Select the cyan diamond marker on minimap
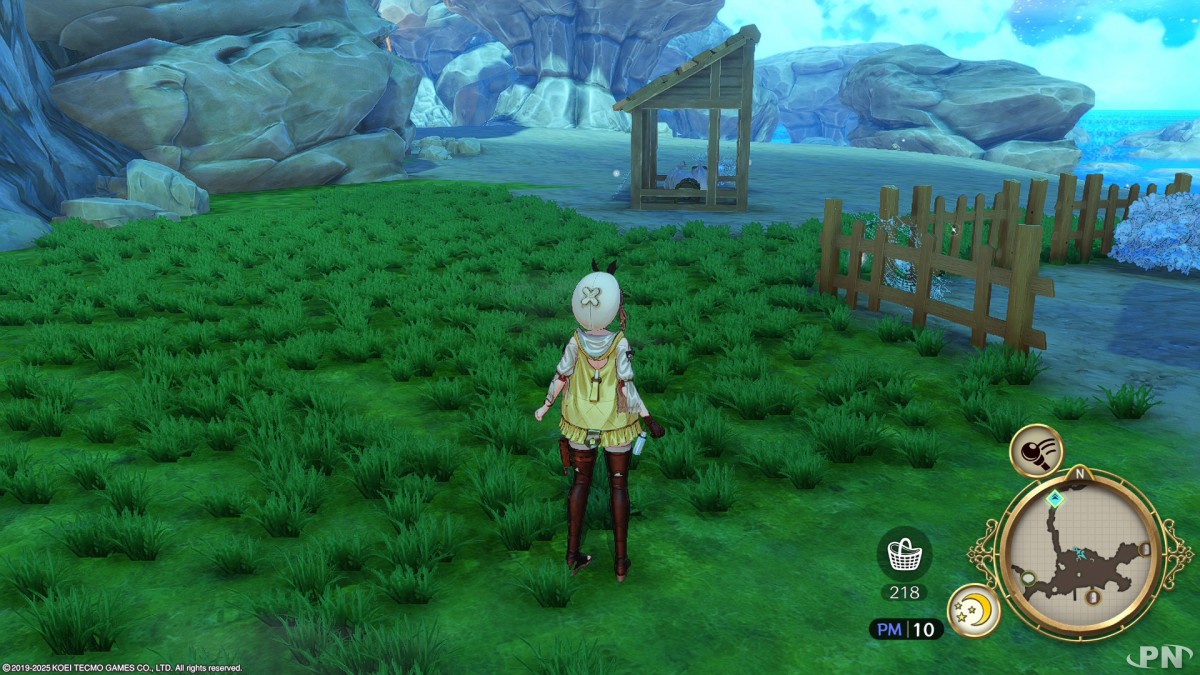 point(1054,497)
